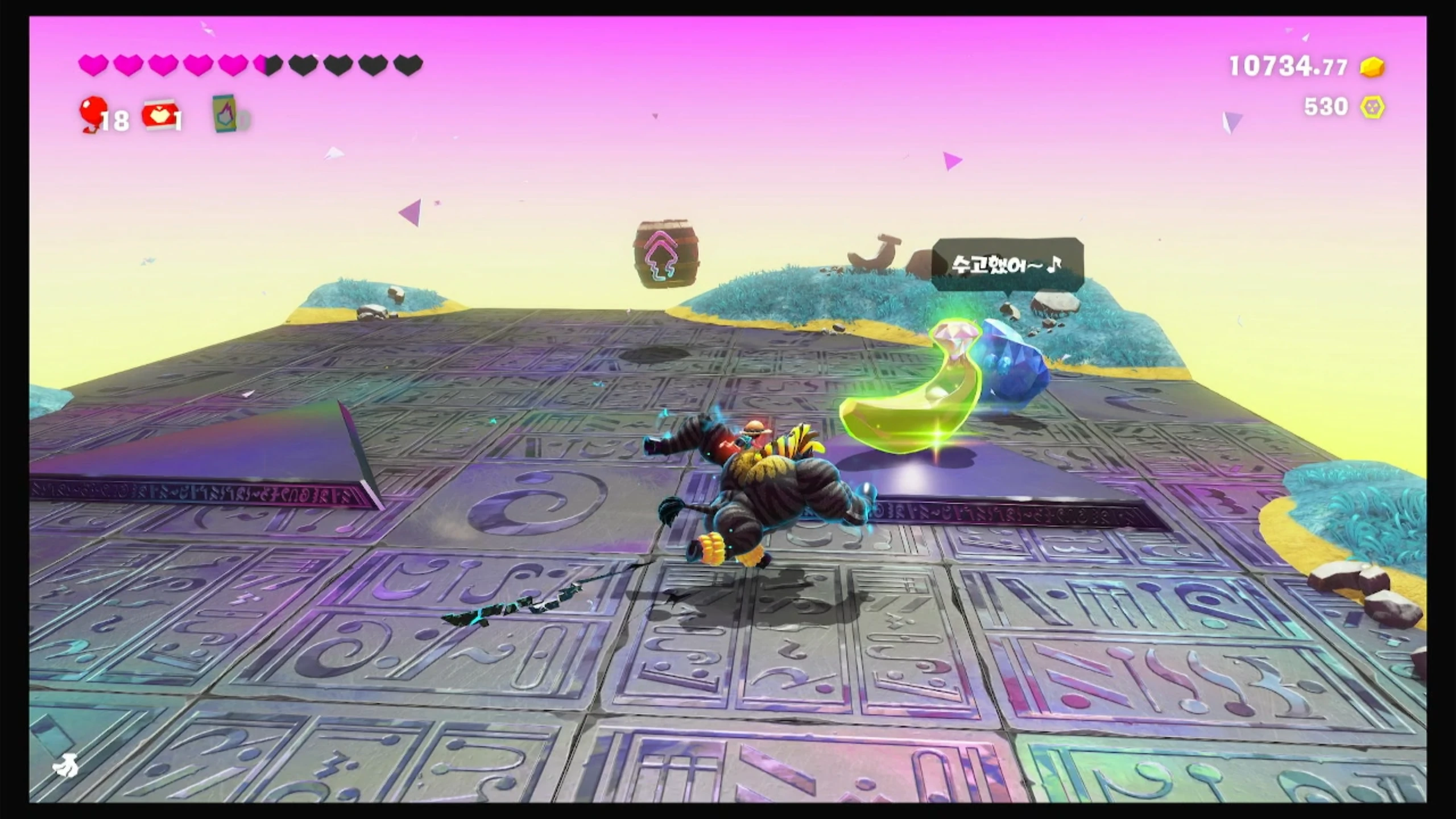Click the gold nugget currency icon
Screen dimensions: 1456x819
tap(1372, 67)
